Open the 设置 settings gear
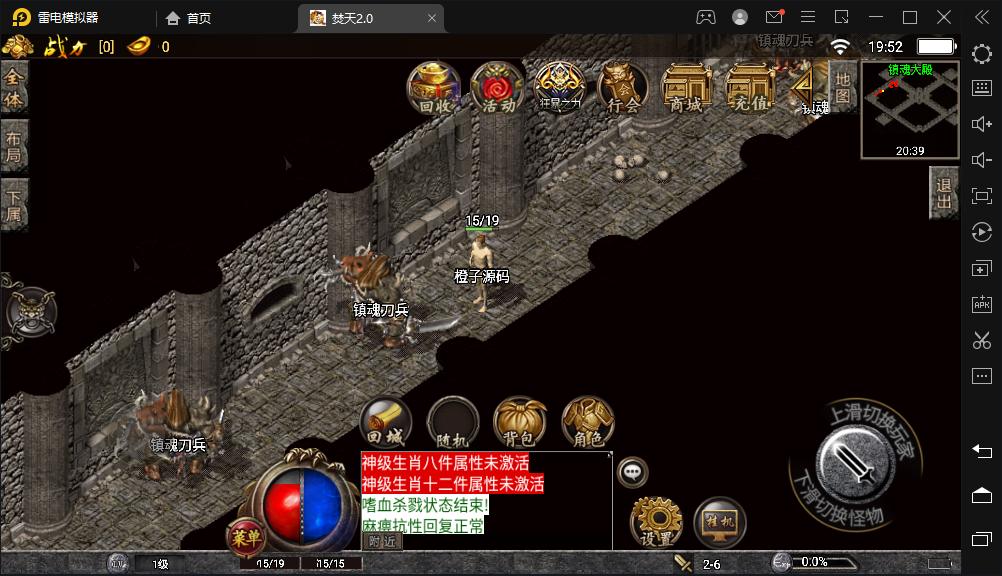 (x=656, y=521)
